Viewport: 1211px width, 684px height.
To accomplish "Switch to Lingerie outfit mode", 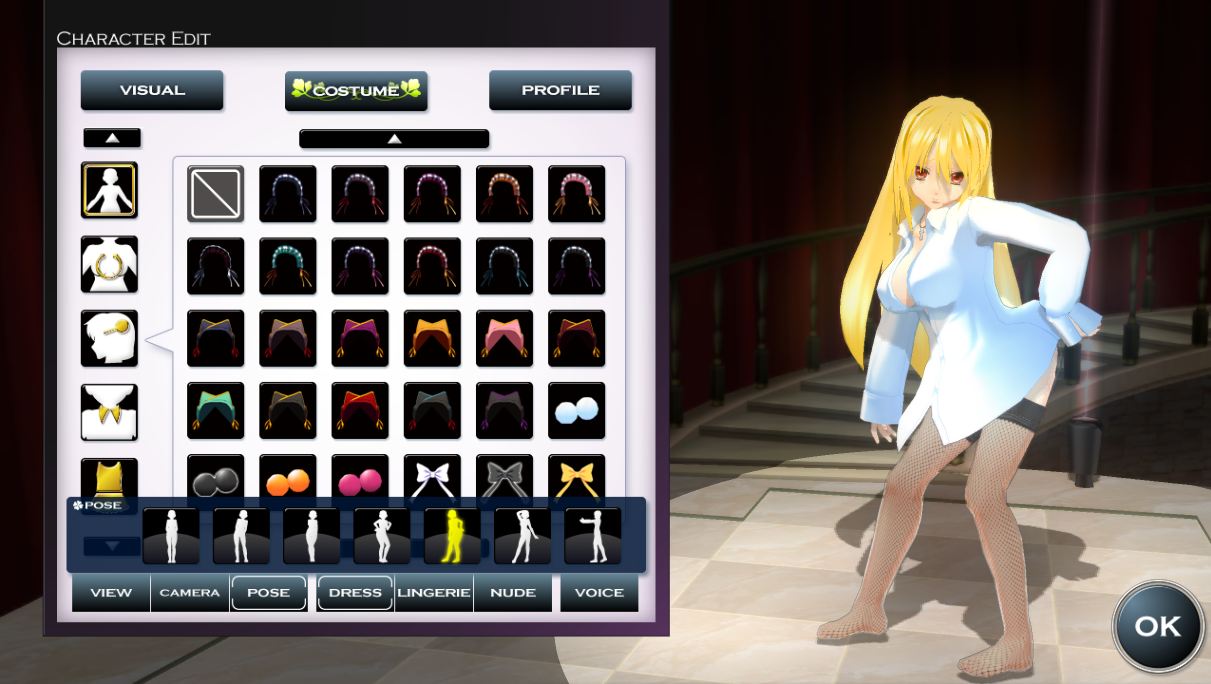I will pos(434,592).
